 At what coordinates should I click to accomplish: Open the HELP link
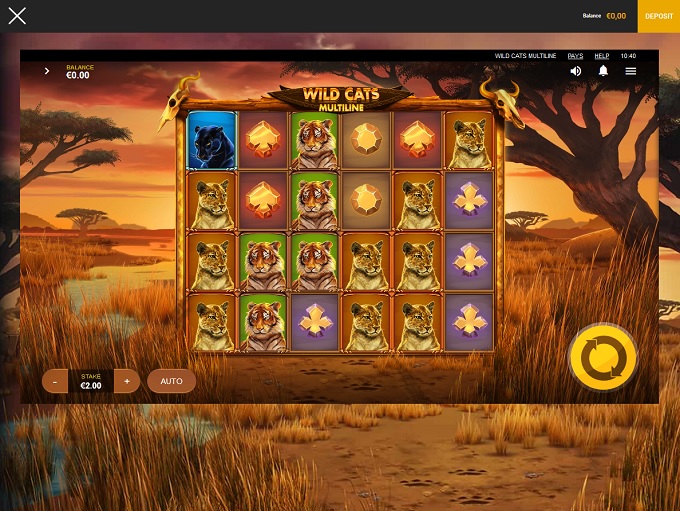pos(602,56)
